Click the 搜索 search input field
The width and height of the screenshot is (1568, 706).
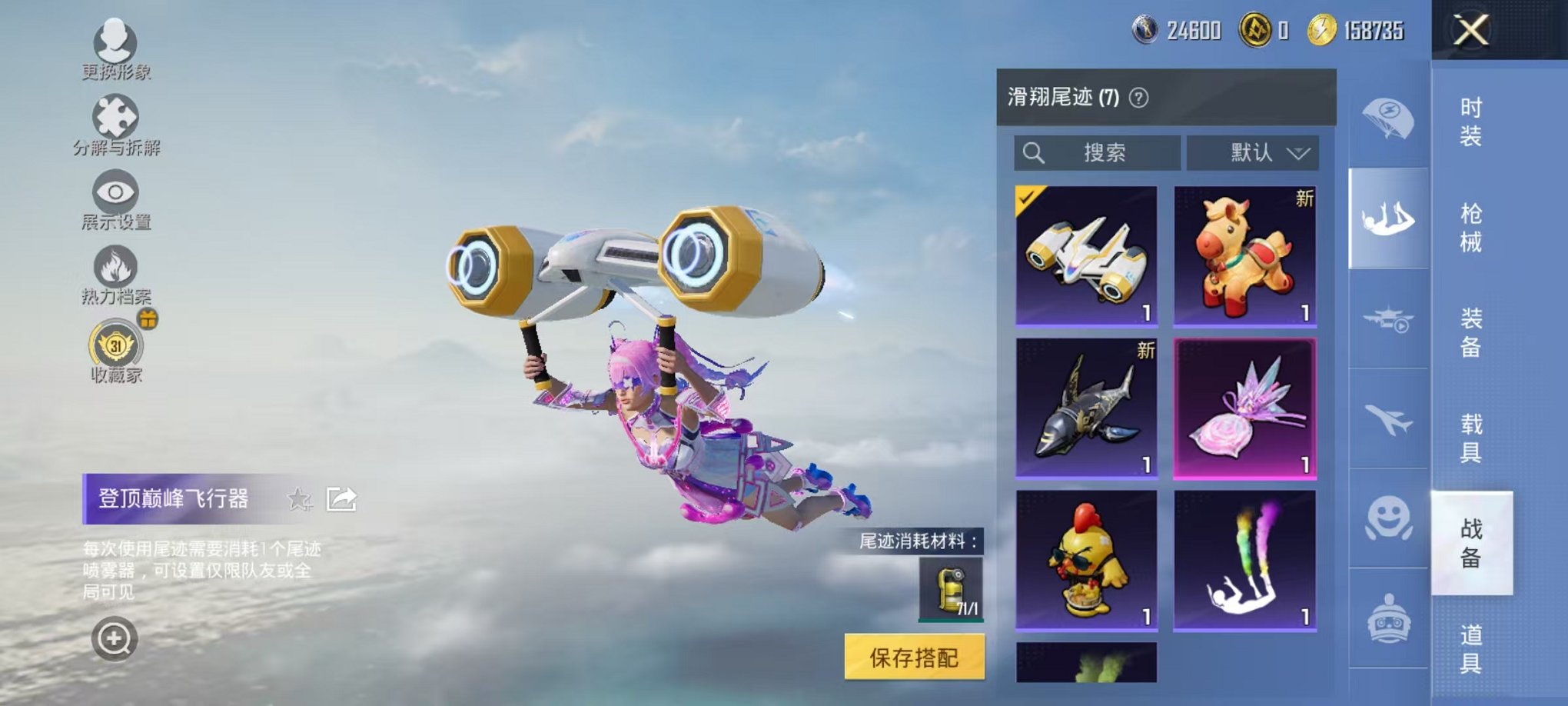[x=1099, y=153]
